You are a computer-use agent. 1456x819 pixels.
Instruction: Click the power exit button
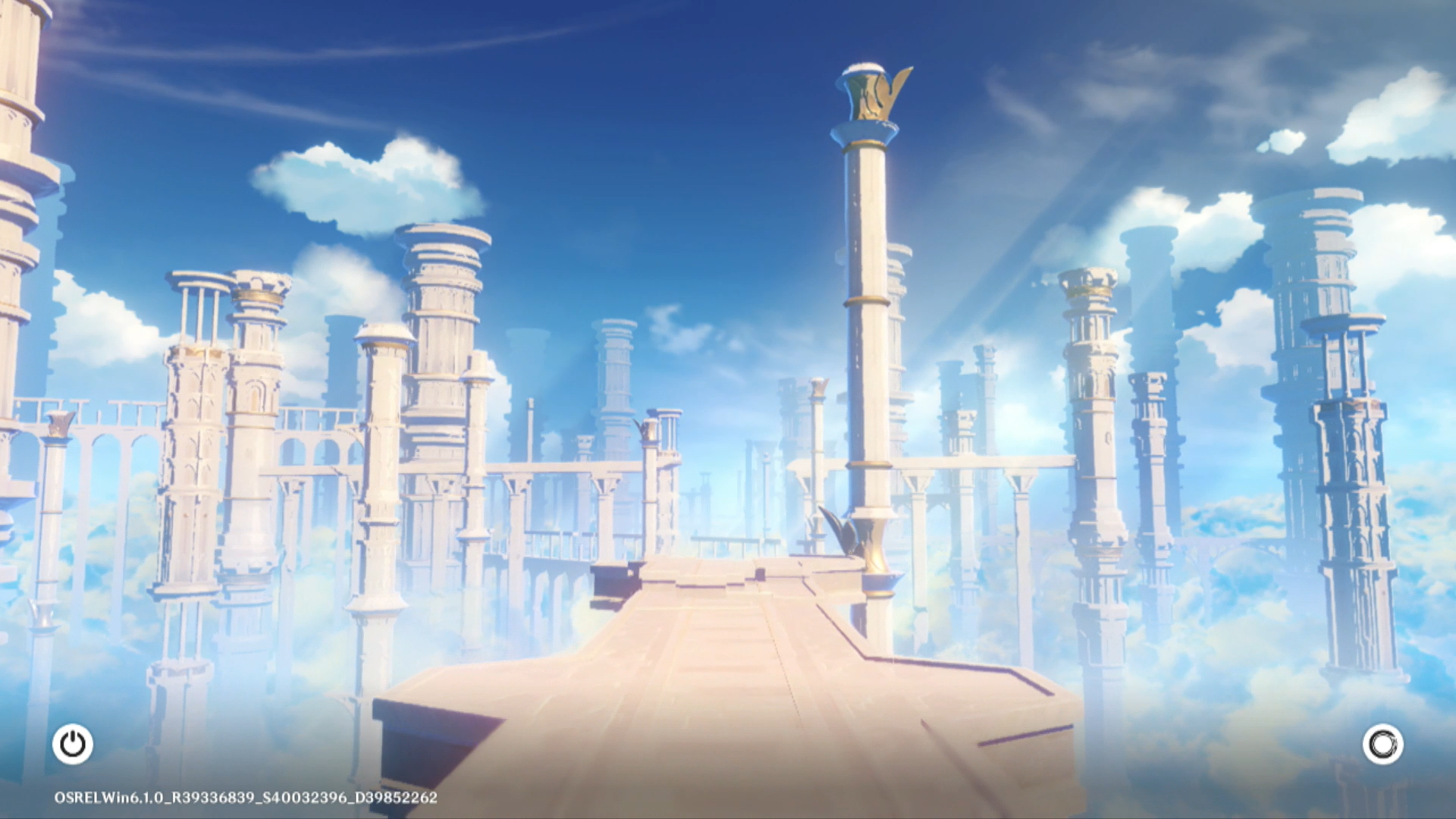[x=73, y=744]
